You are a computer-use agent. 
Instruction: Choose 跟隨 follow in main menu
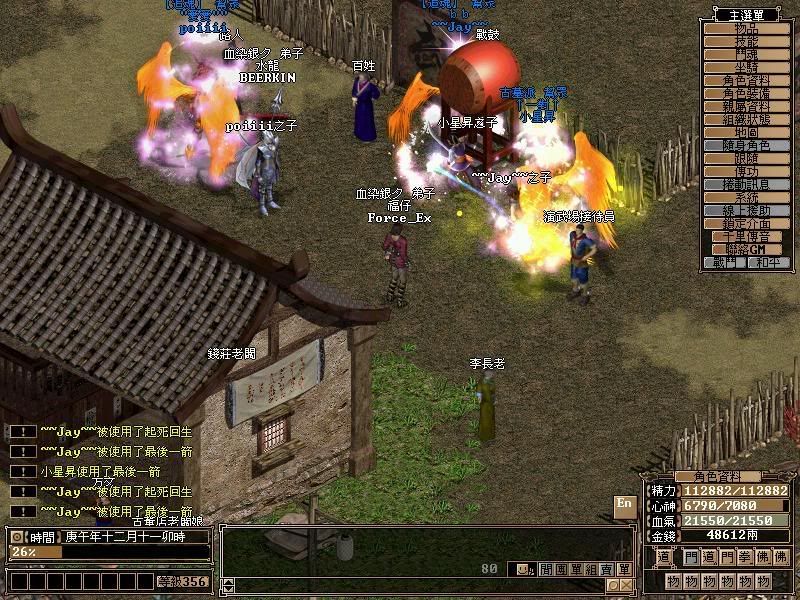tap(746, 158)
